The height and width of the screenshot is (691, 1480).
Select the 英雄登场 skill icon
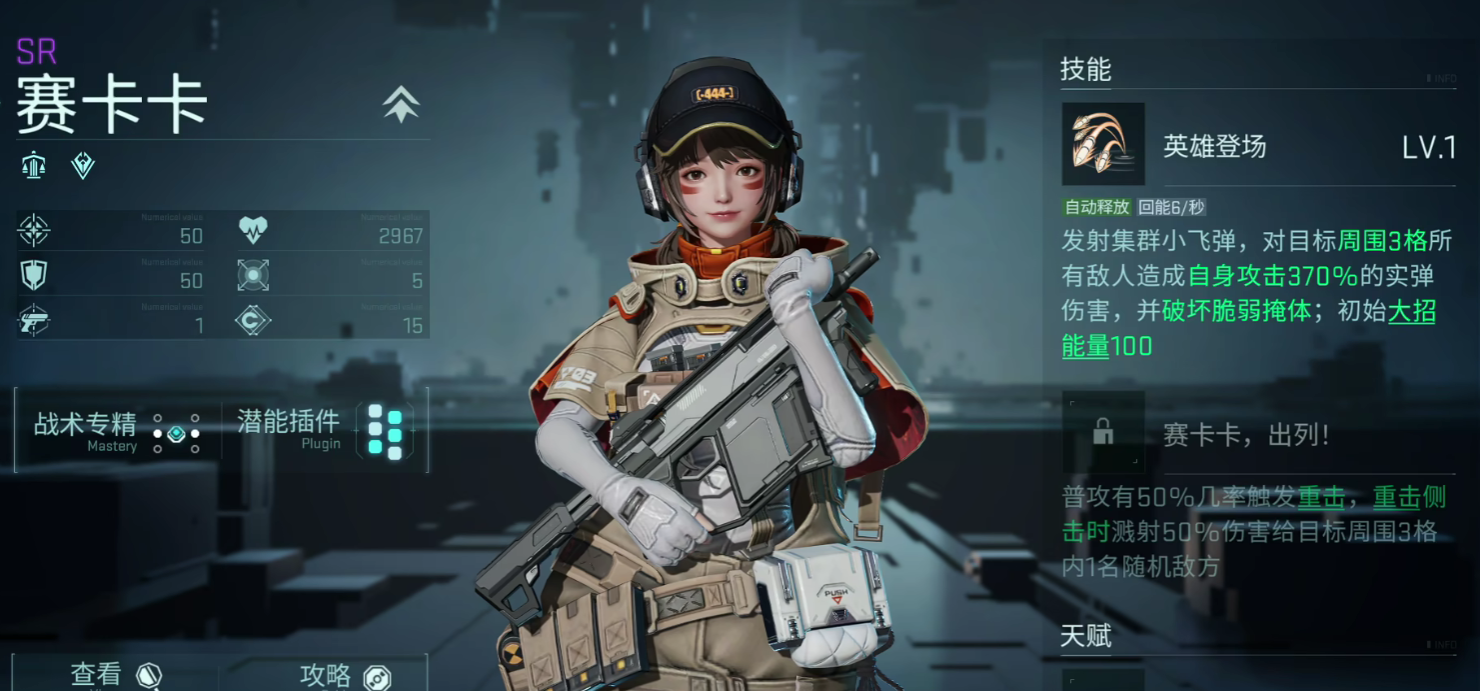click(1102, 144)
